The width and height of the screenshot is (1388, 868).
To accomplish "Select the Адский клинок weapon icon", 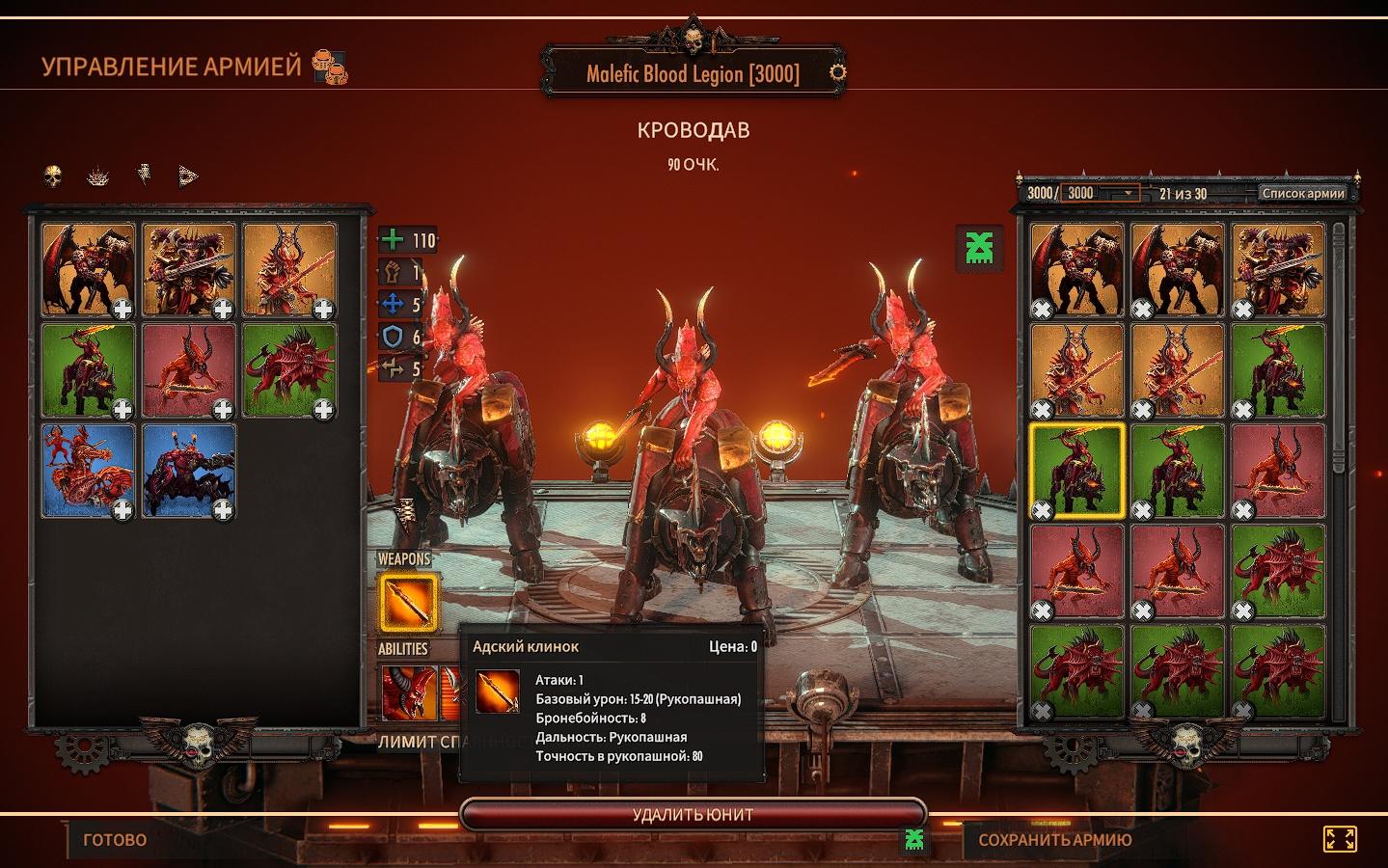I will (x=408, y=601).
